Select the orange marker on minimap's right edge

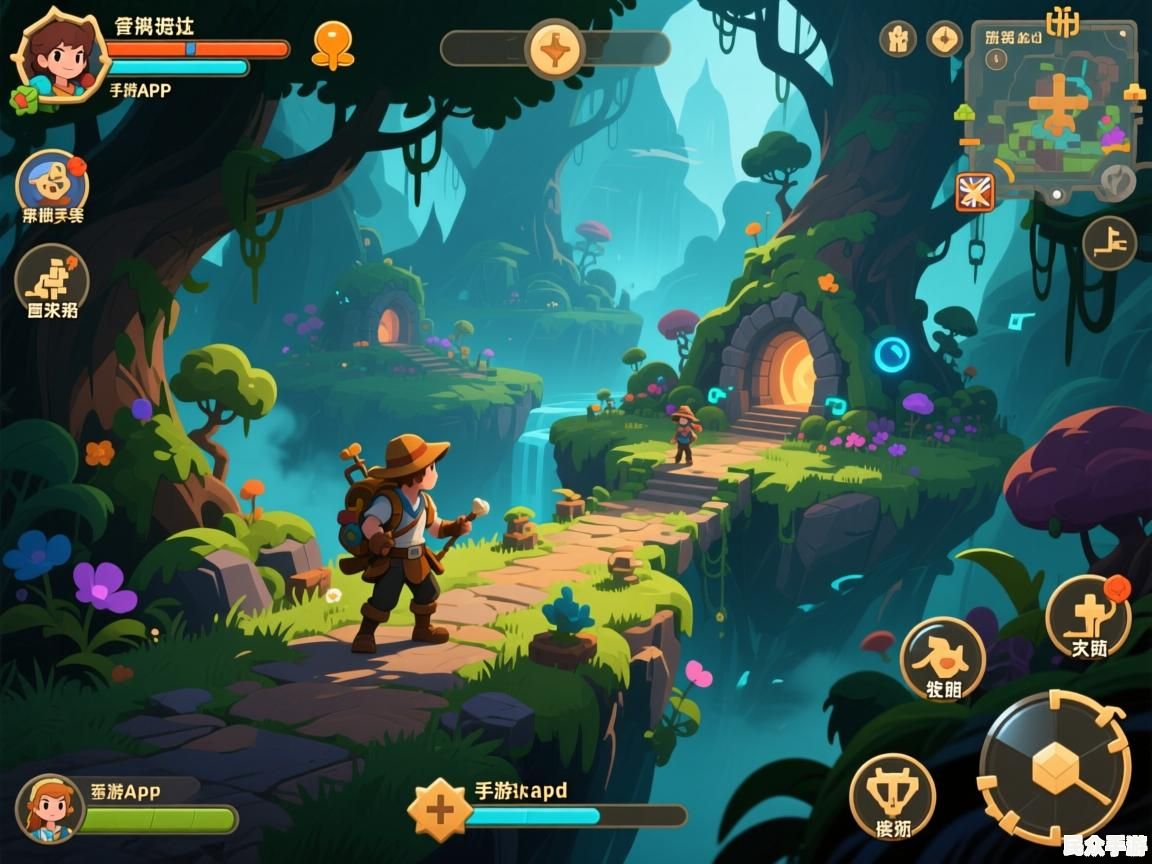1134,93
